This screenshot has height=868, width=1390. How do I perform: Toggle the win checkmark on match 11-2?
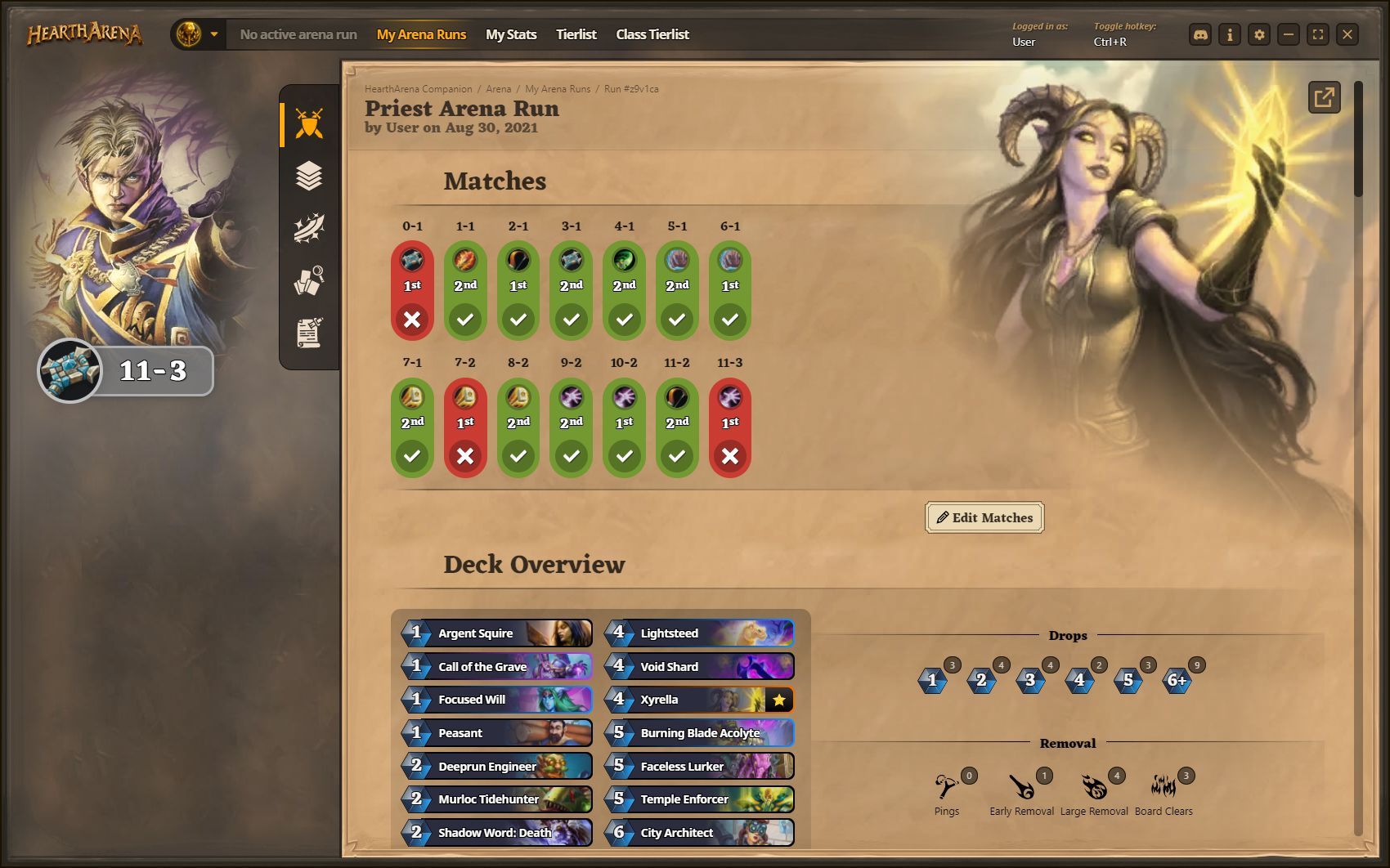(677, 456)
